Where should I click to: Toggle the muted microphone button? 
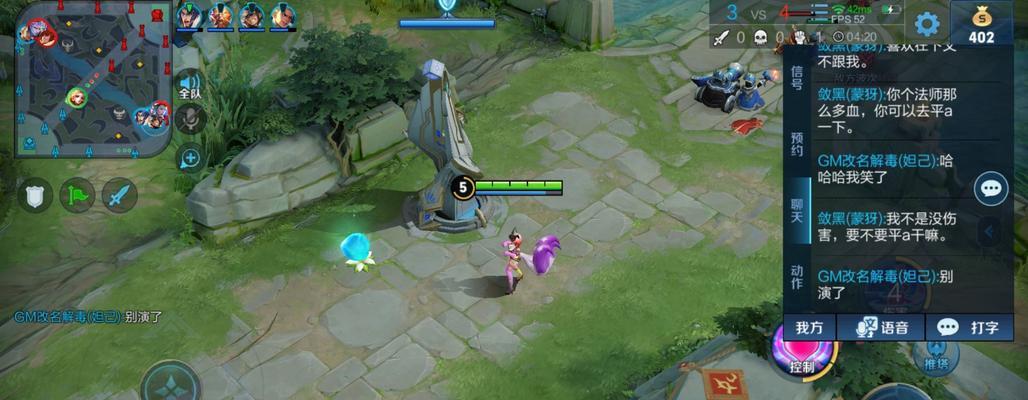190,121
